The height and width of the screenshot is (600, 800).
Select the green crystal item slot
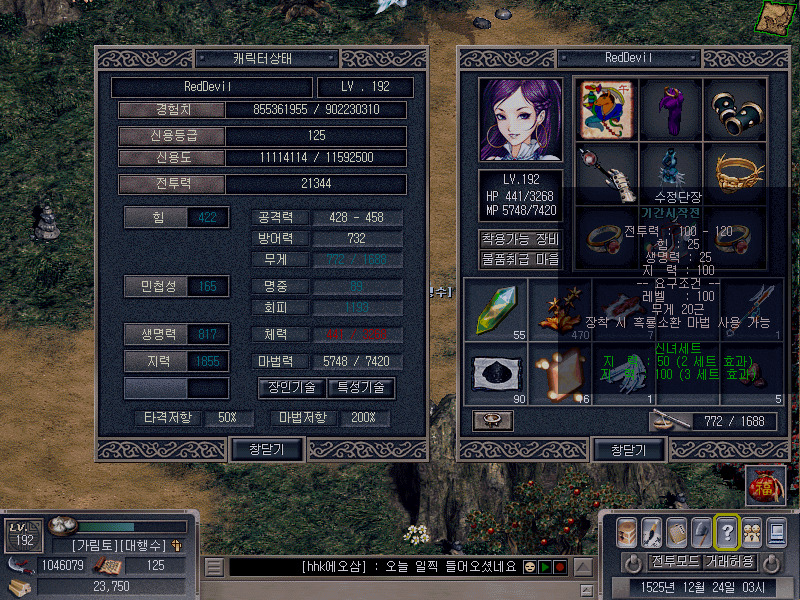point(497,310)
